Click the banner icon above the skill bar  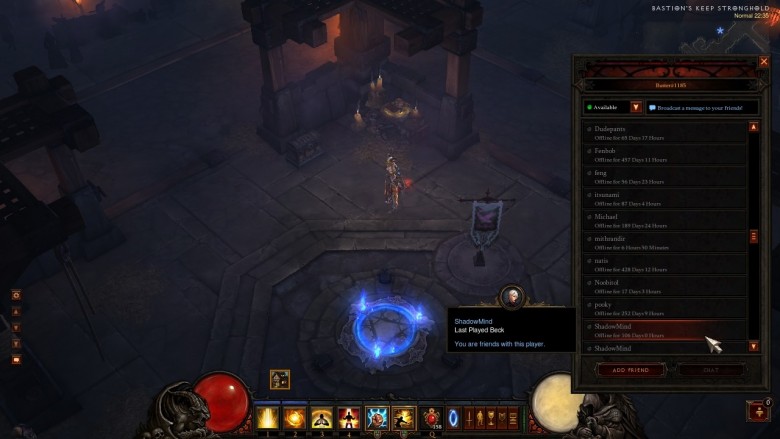[280, 380]
